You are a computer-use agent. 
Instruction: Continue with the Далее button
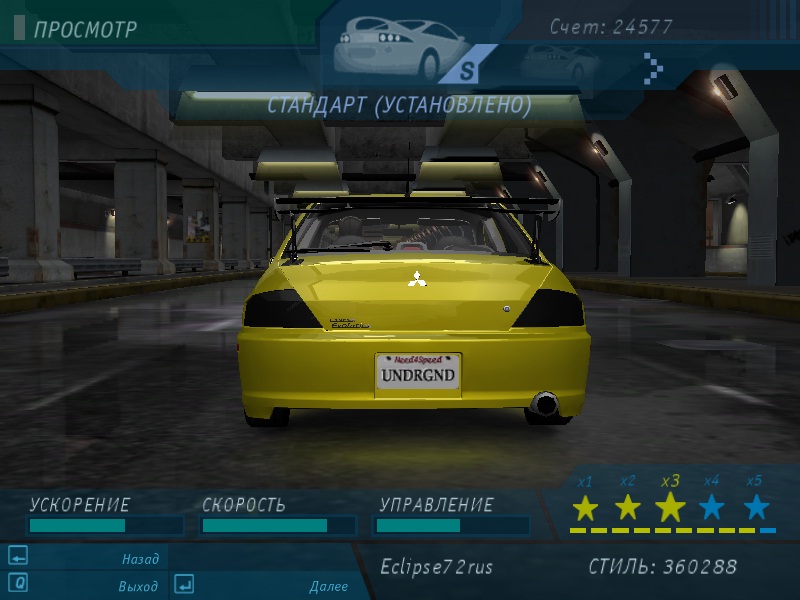tap(328, 586)
